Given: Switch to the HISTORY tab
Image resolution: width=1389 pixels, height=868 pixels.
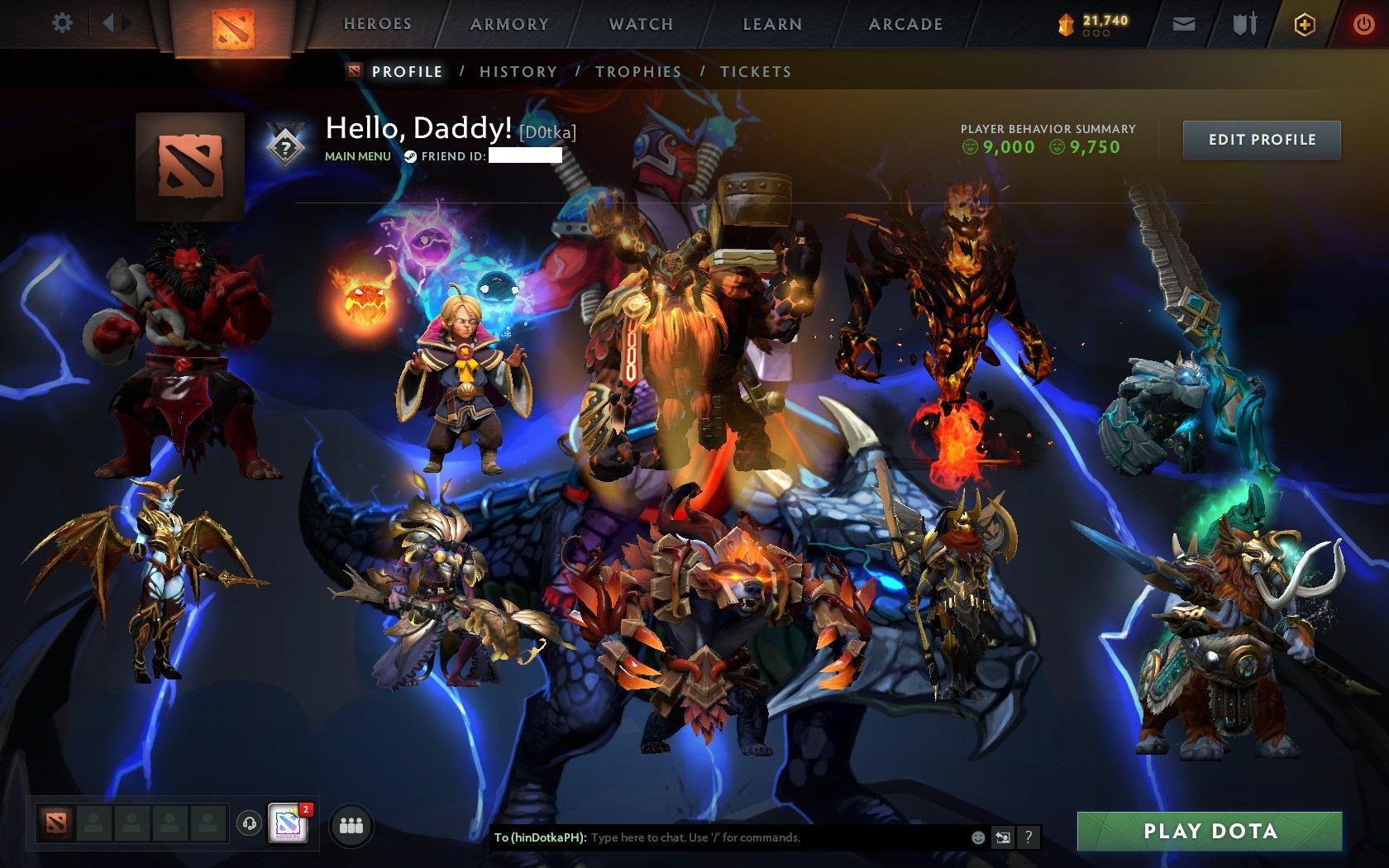Looking at the screenshot, I should 518,72.
